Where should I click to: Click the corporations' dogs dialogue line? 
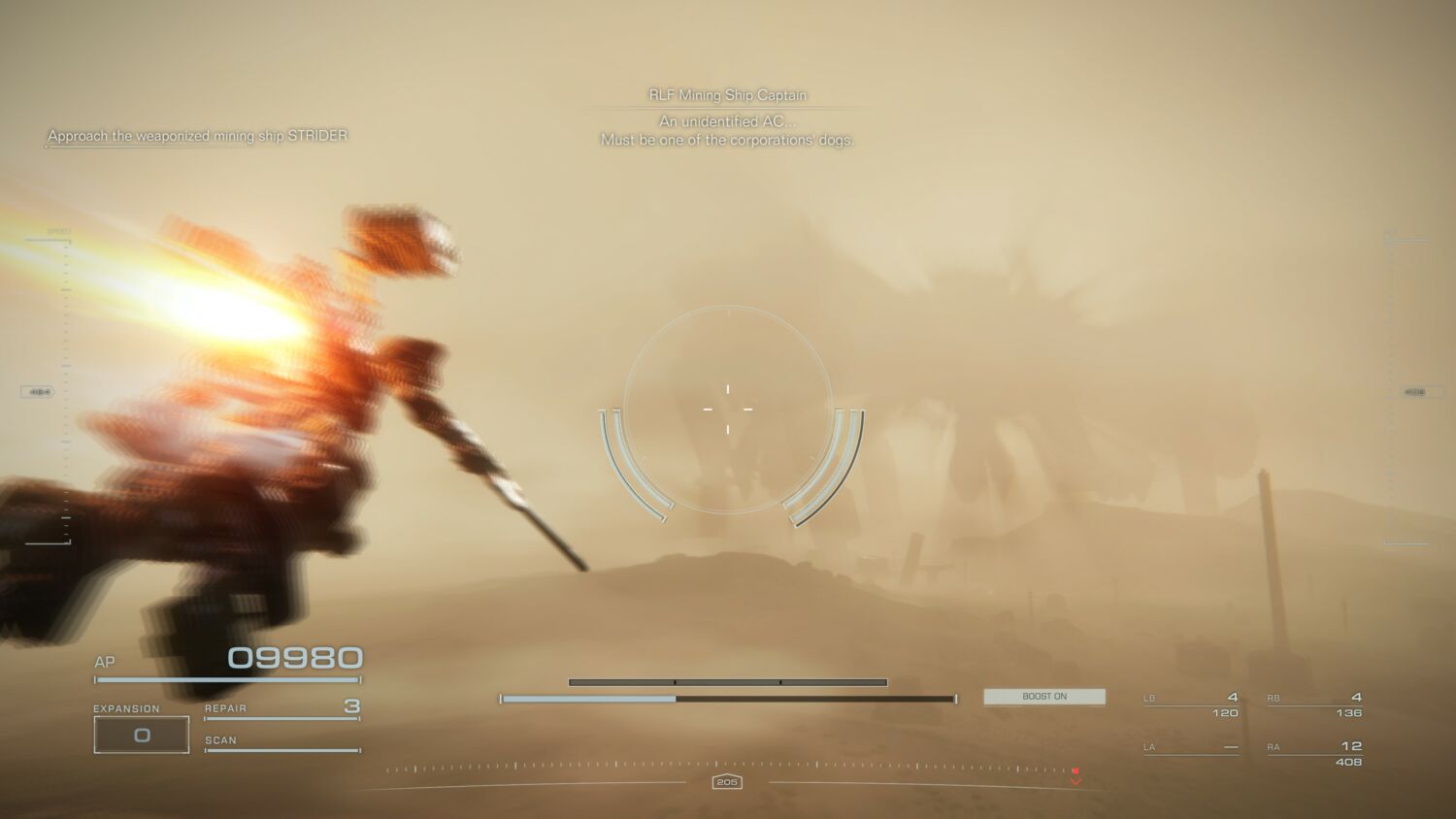pyautogui.click(x=727, y=140)
